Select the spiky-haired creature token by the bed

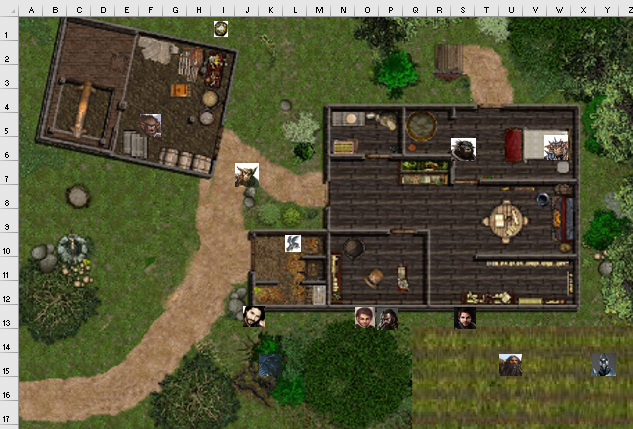pyautogui.click(x=556, y=146)
